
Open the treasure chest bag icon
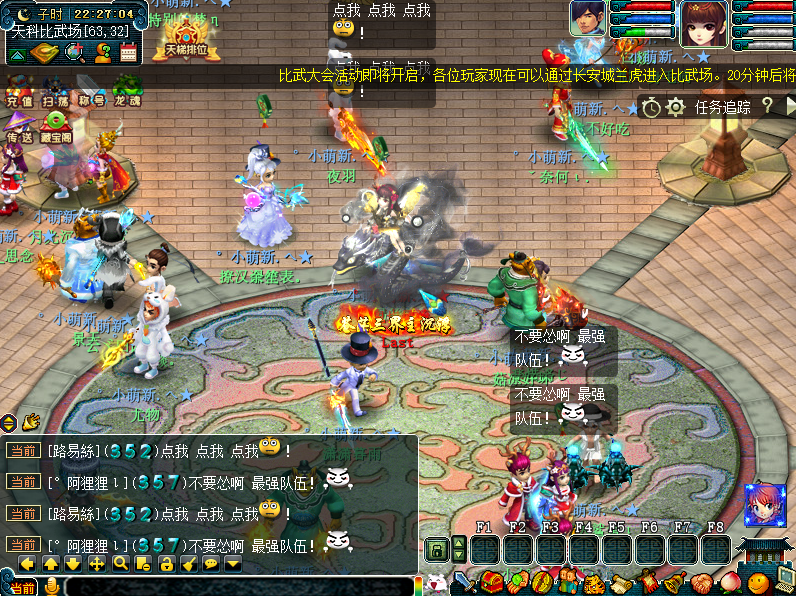click(490, 581)
